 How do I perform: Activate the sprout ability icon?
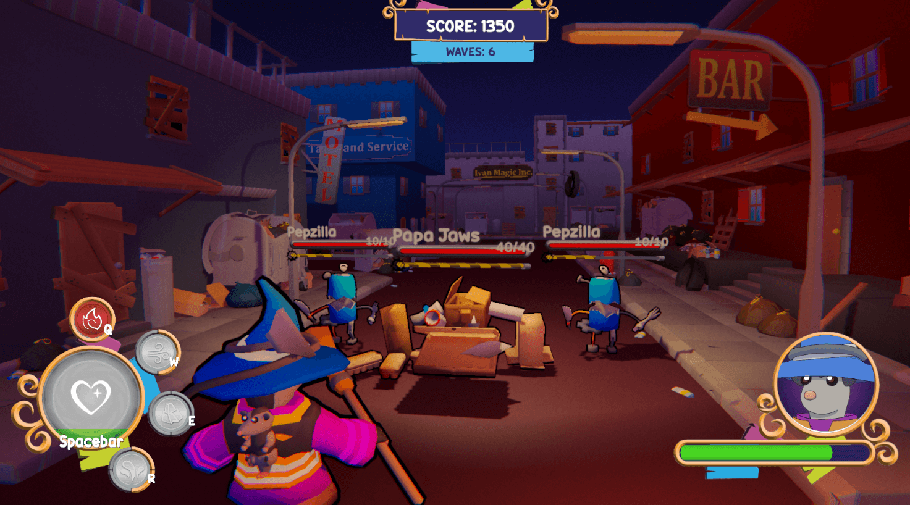pyautogui.click(x=129, y=469)
